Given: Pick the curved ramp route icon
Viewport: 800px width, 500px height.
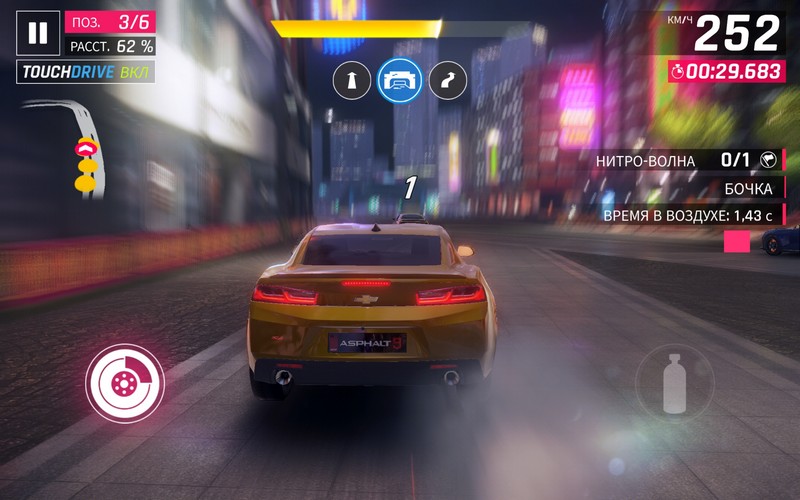Looking at the screenshot, I should point(447,81).
